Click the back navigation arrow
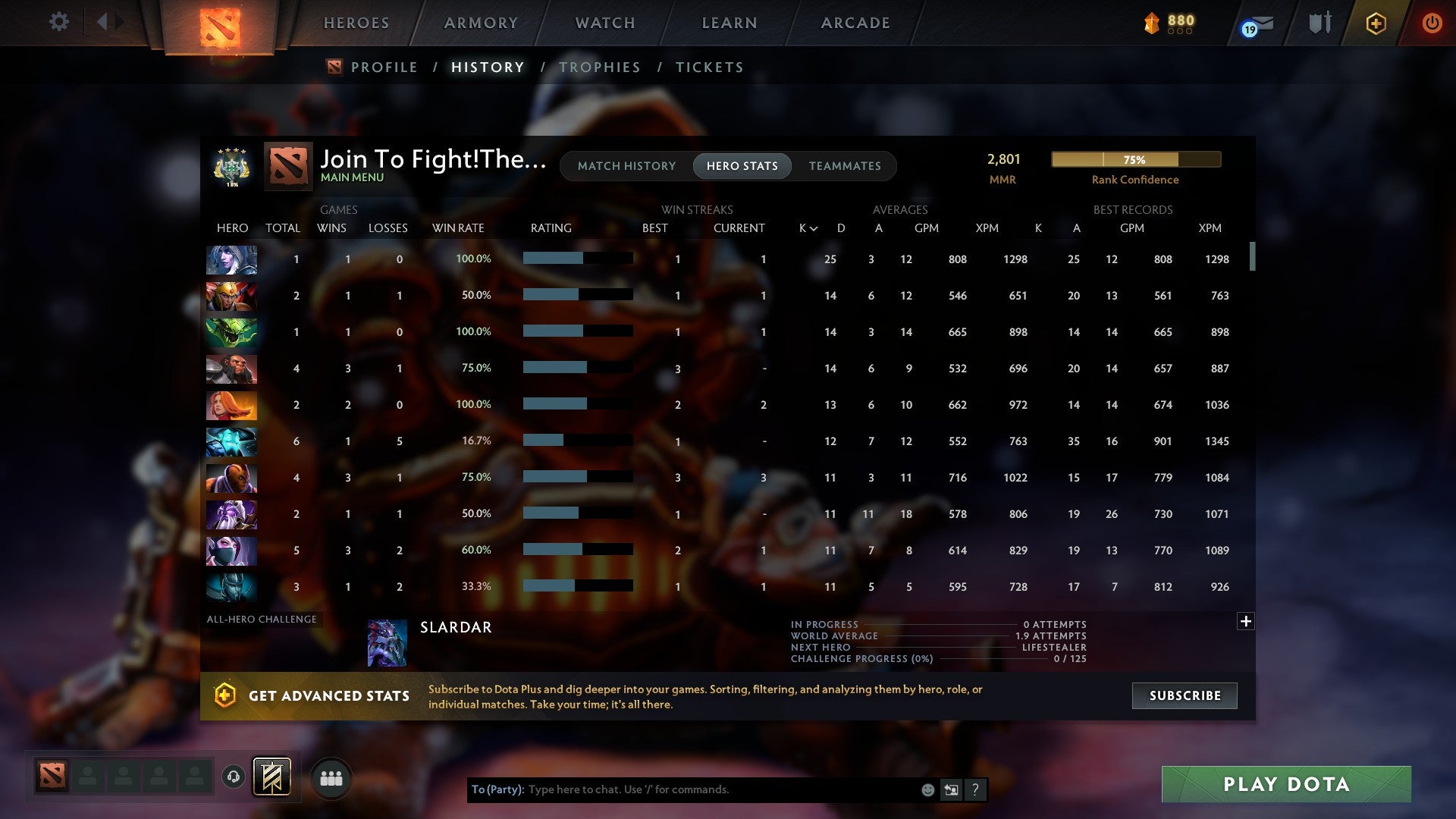 [x=105, y=21]
